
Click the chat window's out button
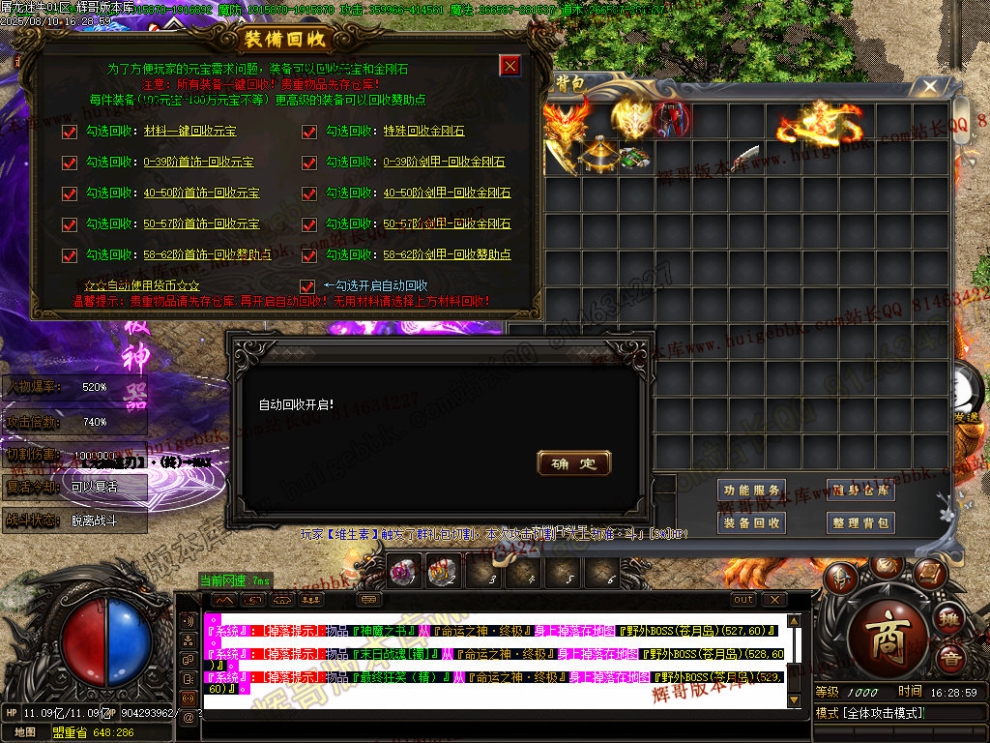(x=742, y=600)
